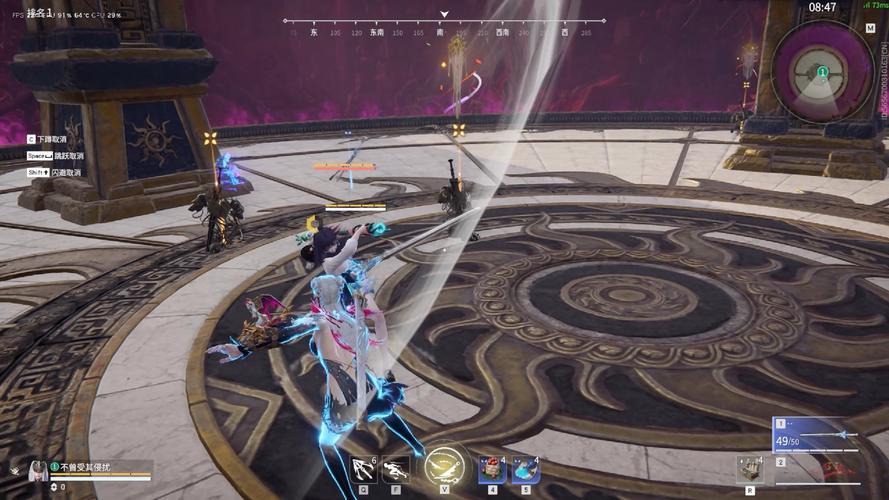This screenshot has height=500, width=889.
Task: Use the dash kick skill icon
Action: (397, 468)
